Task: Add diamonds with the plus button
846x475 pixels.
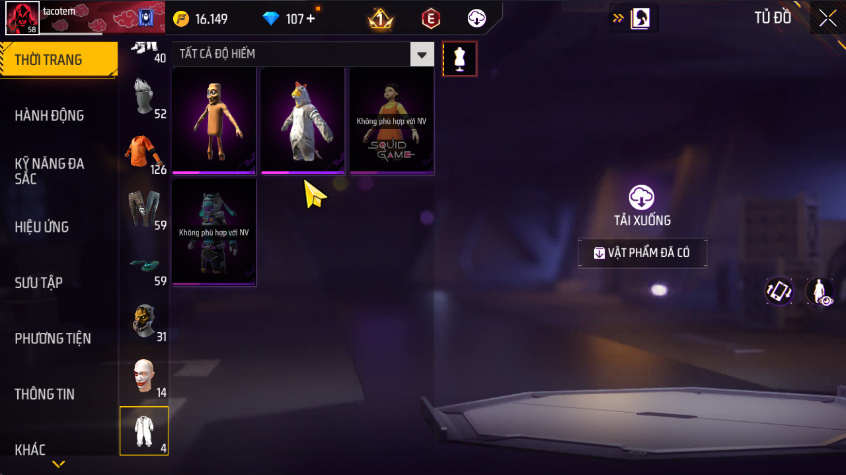Action: point(310,19)
